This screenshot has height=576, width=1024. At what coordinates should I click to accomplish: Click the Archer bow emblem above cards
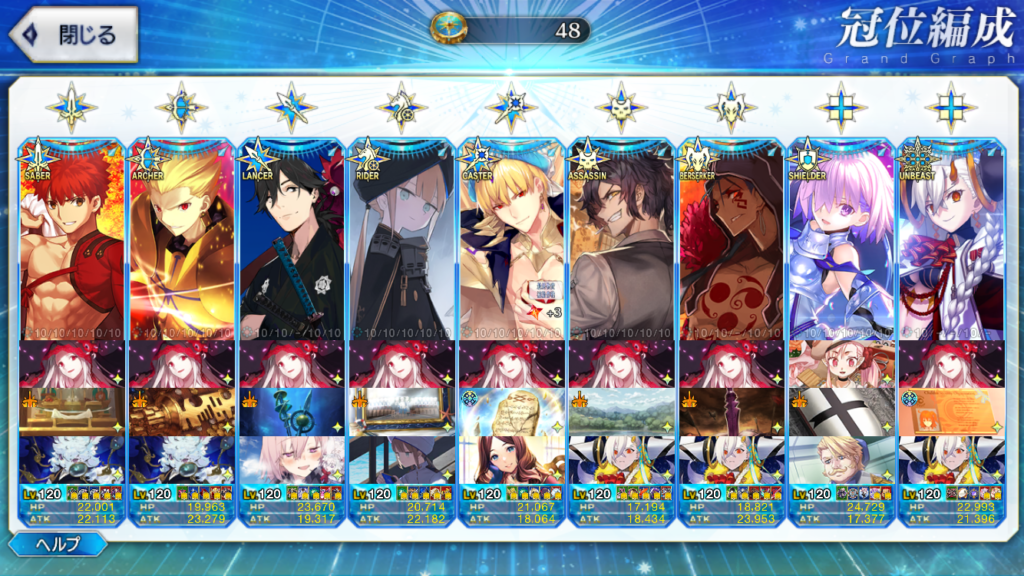pyautogui.click(x=181, y=107)
